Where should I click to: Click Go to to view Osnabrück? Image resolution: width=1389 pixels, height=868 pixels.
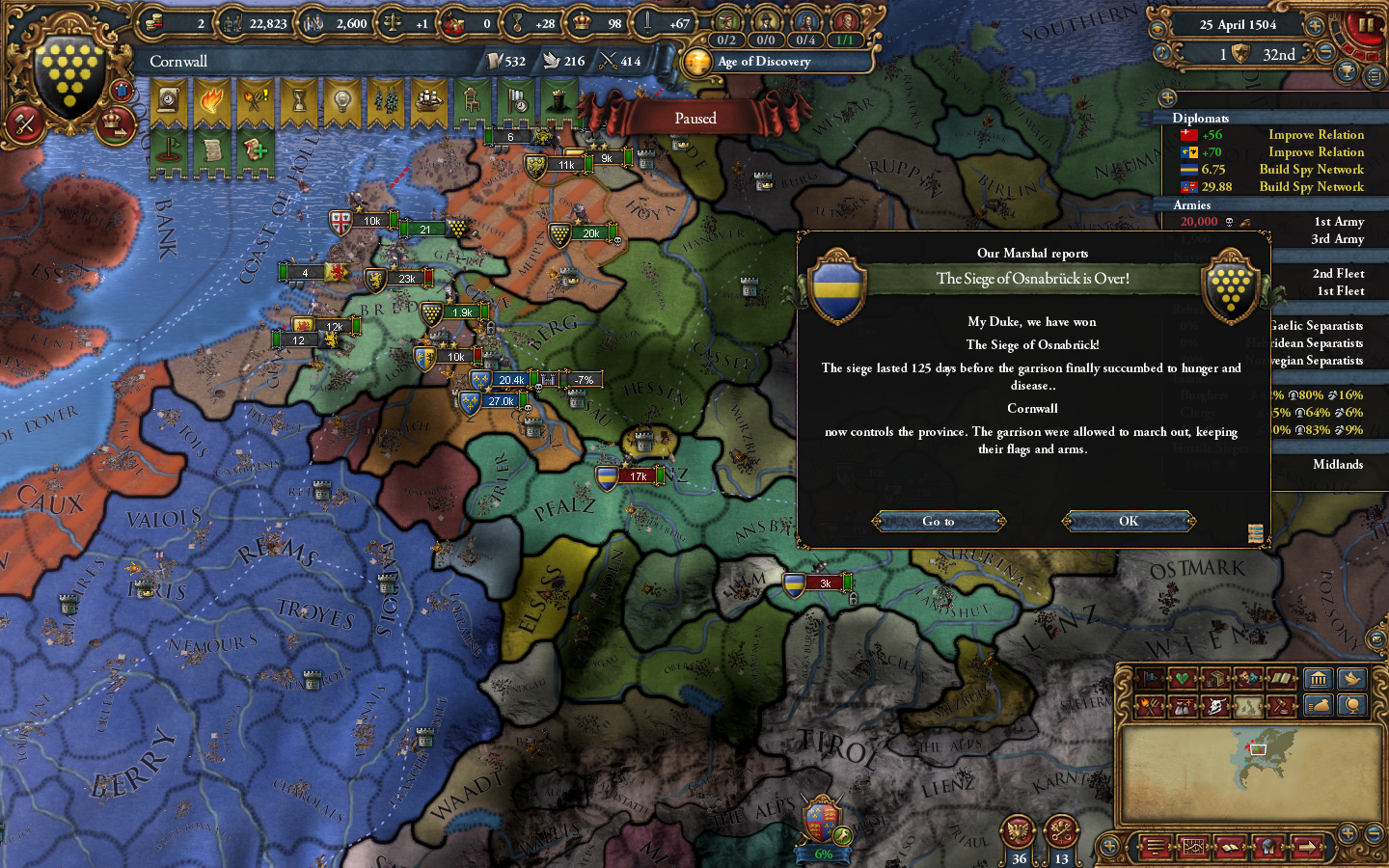tap(939, 521)
